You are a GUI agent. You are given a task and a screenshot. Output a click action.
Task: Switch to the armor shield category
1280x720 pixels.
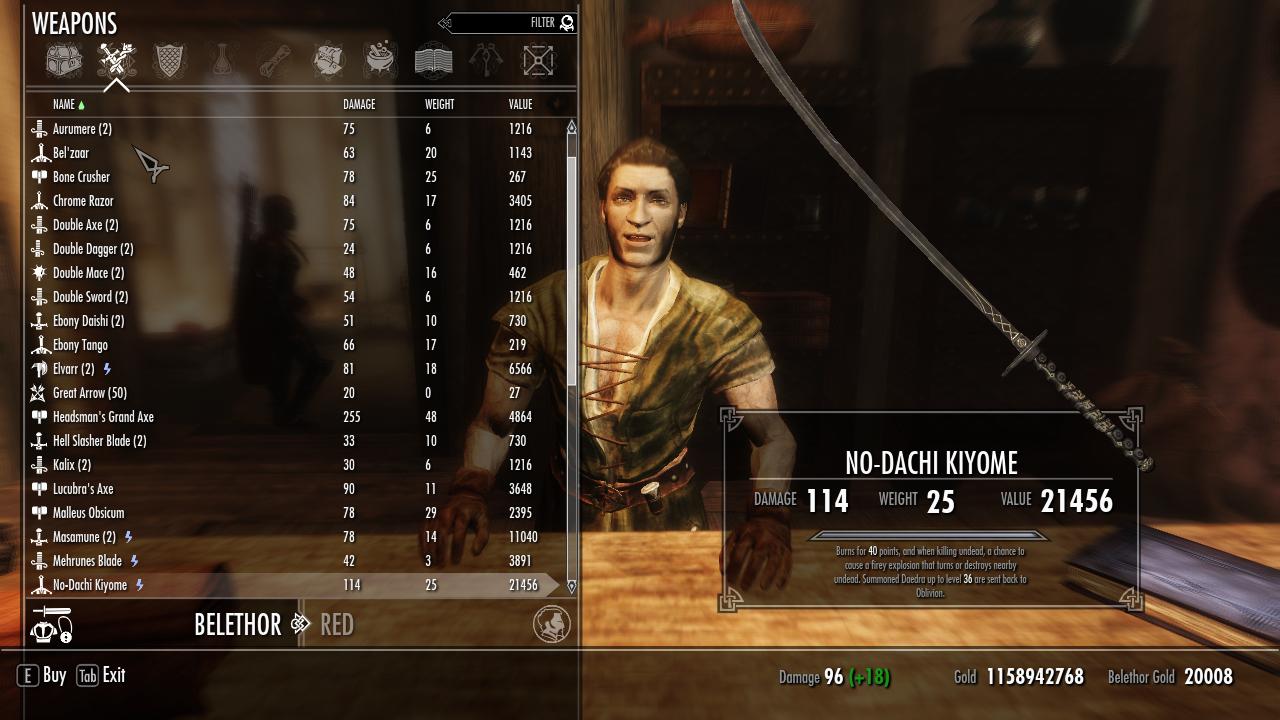coord(169,61)
